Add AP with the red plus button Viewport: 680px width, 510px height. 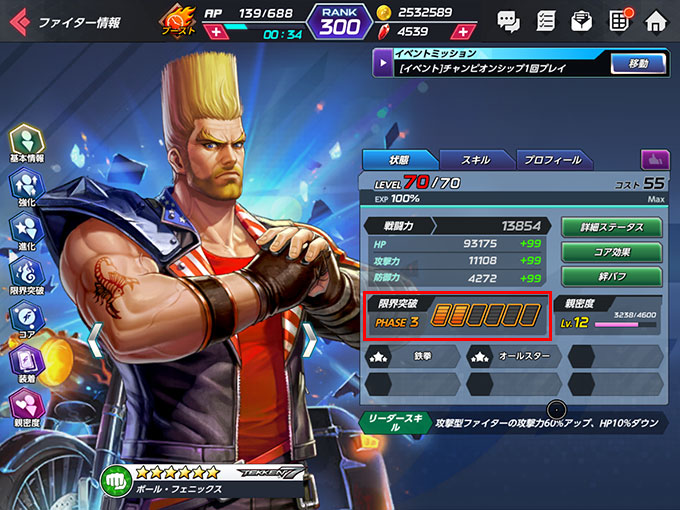215,33
